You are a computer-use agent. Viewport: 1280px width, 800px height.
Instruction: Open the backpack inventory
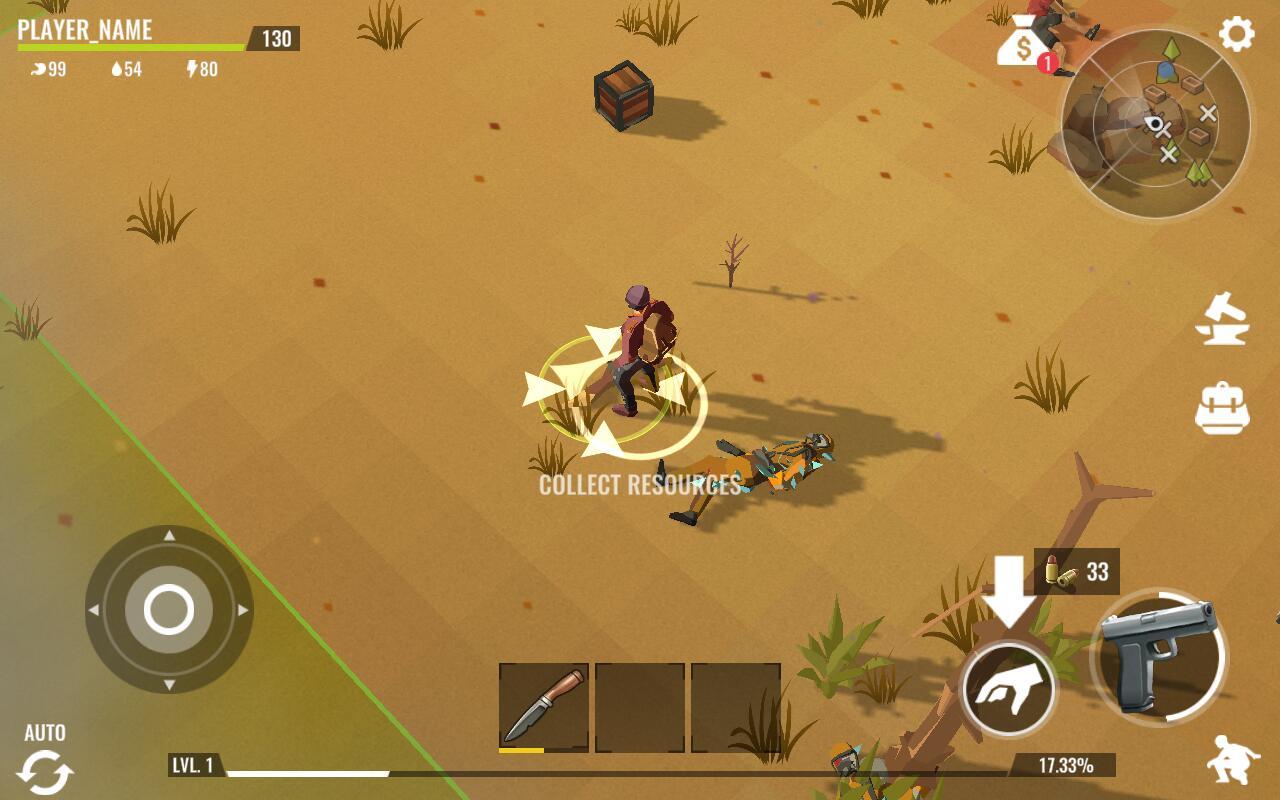[1222, 408]
